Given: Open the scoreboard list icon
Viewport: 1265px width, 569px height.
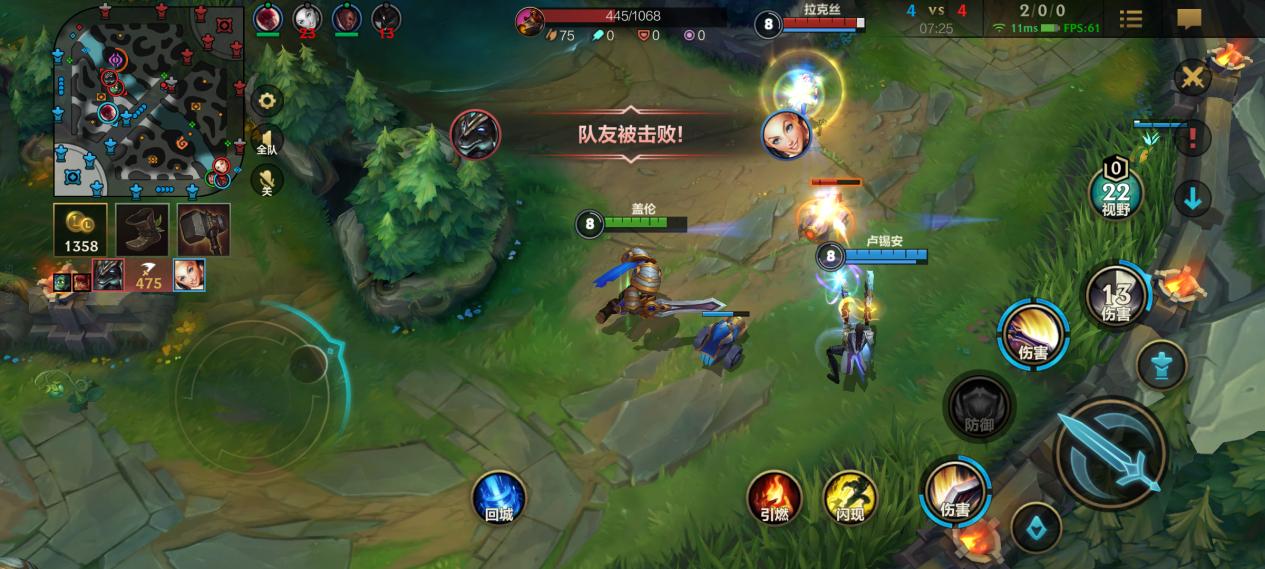Looking at the screenshot, I should (1131, 19).
